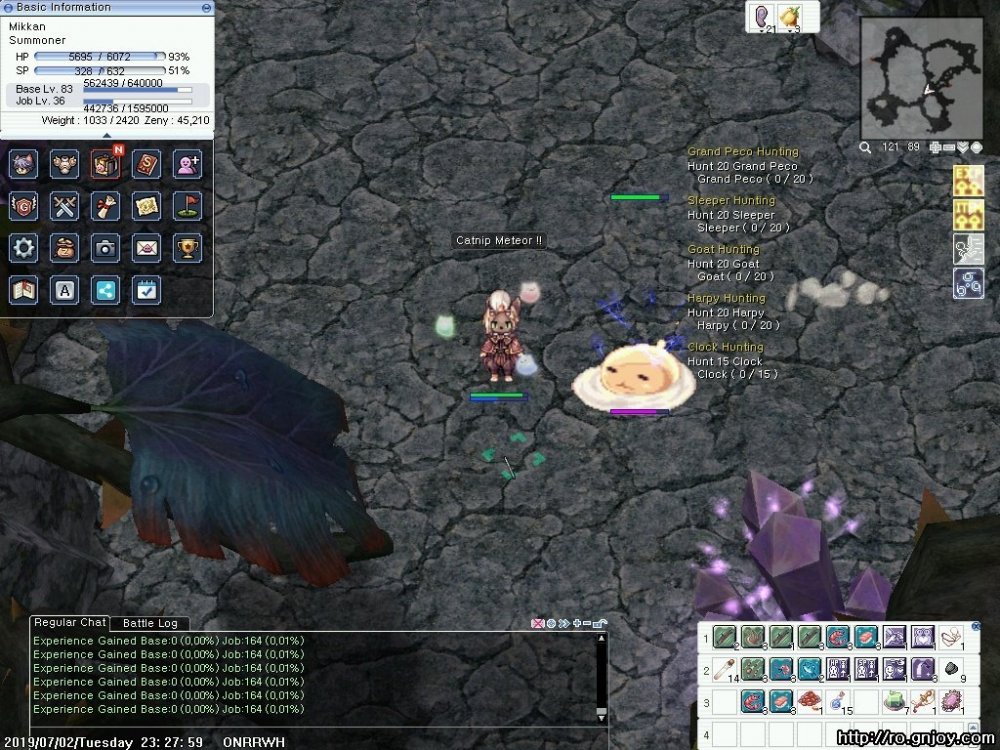Click the magnifier search under minimap

tap(866, 147)
